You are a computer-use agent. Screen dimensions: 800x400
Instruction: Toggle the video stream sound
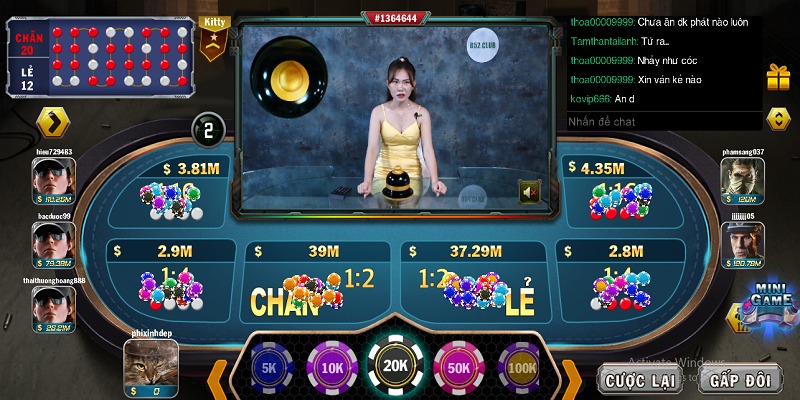click(529, 191)
